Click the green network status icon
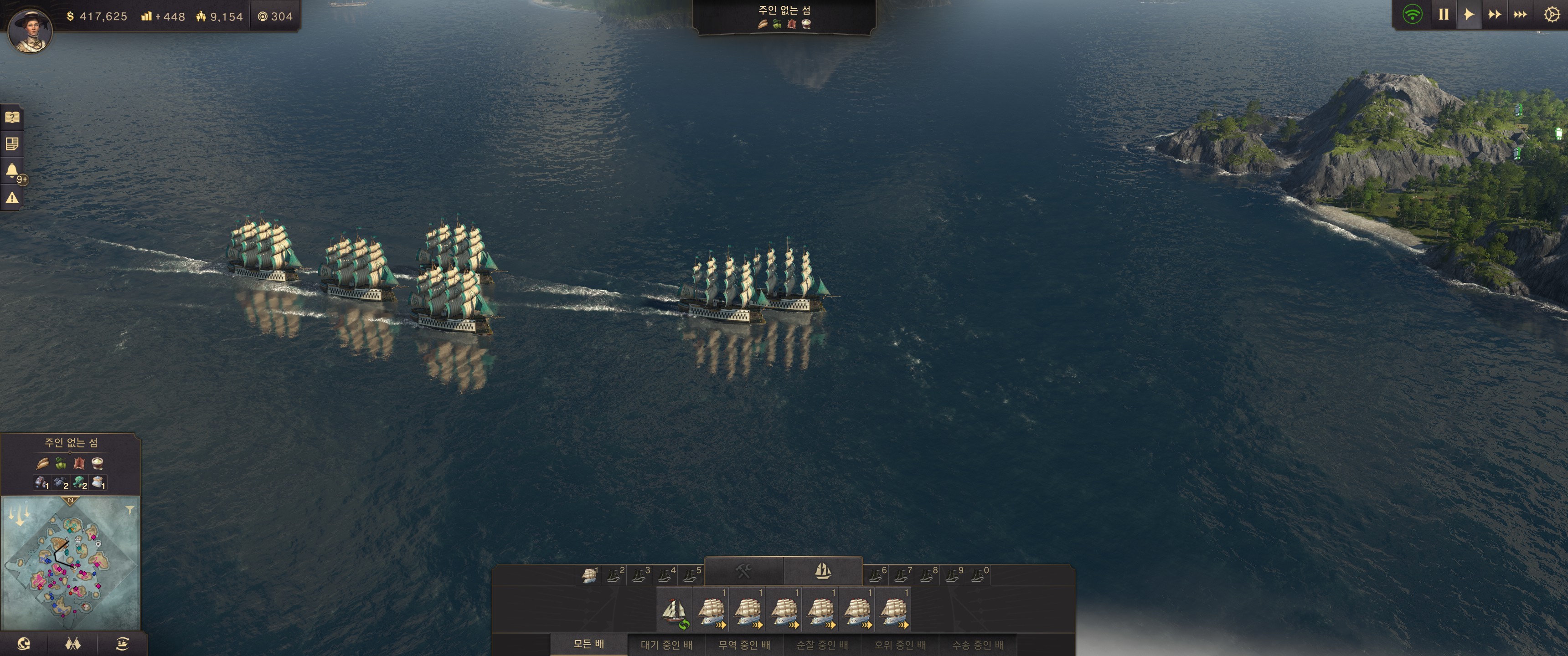The width and height of the screenshot is (1568, 656). 1412,15
